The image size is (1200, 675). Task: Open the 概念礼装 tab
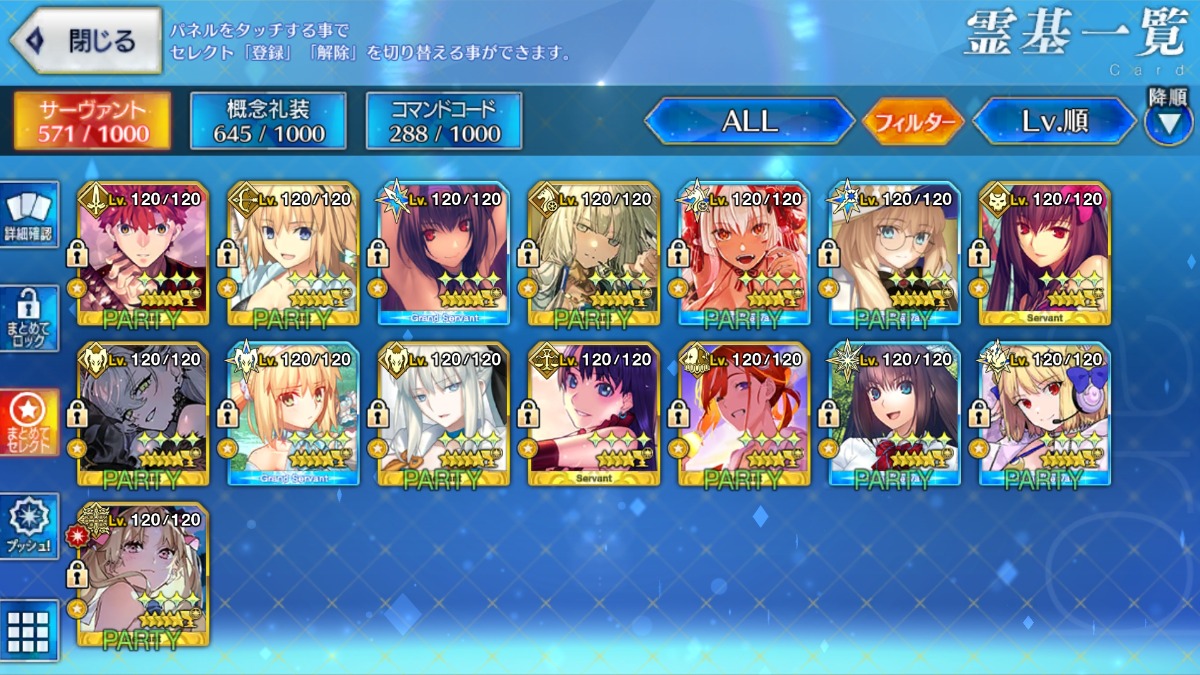point(268,121)
